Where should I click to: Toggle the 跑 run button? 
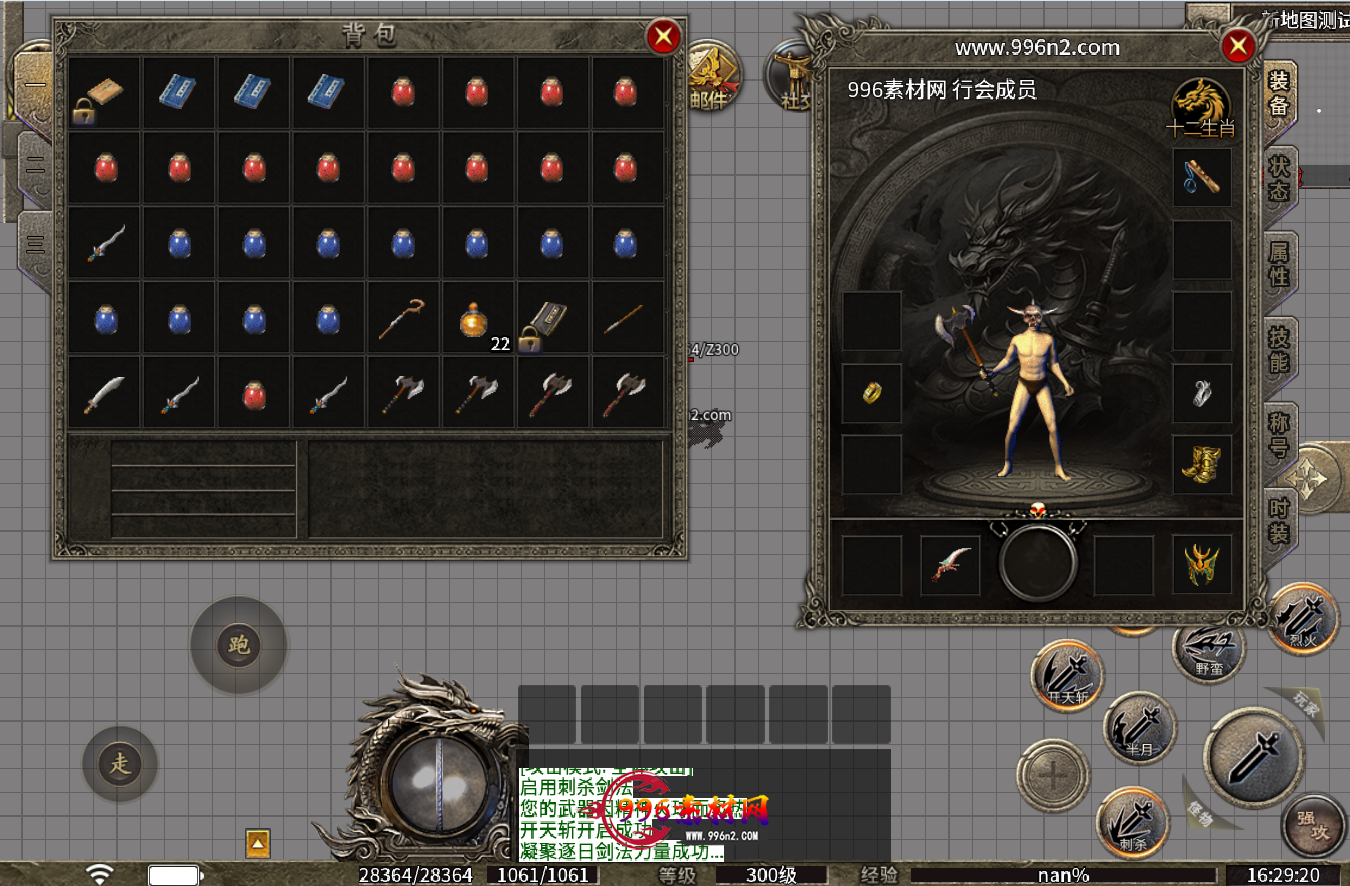tap(238, 645)
